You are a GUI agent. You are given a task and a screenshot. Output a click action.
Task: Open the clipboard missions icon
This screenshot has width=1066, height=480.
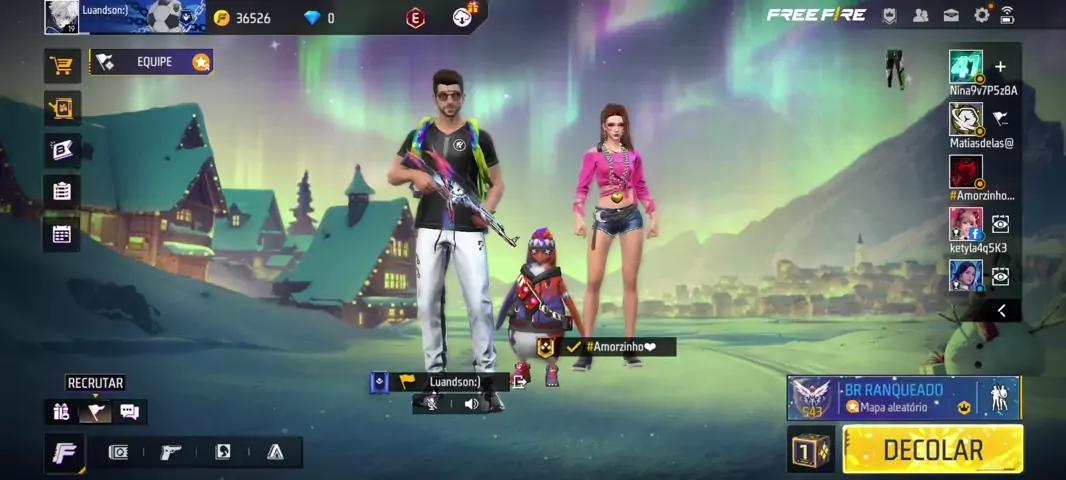(x=62, y=191)
